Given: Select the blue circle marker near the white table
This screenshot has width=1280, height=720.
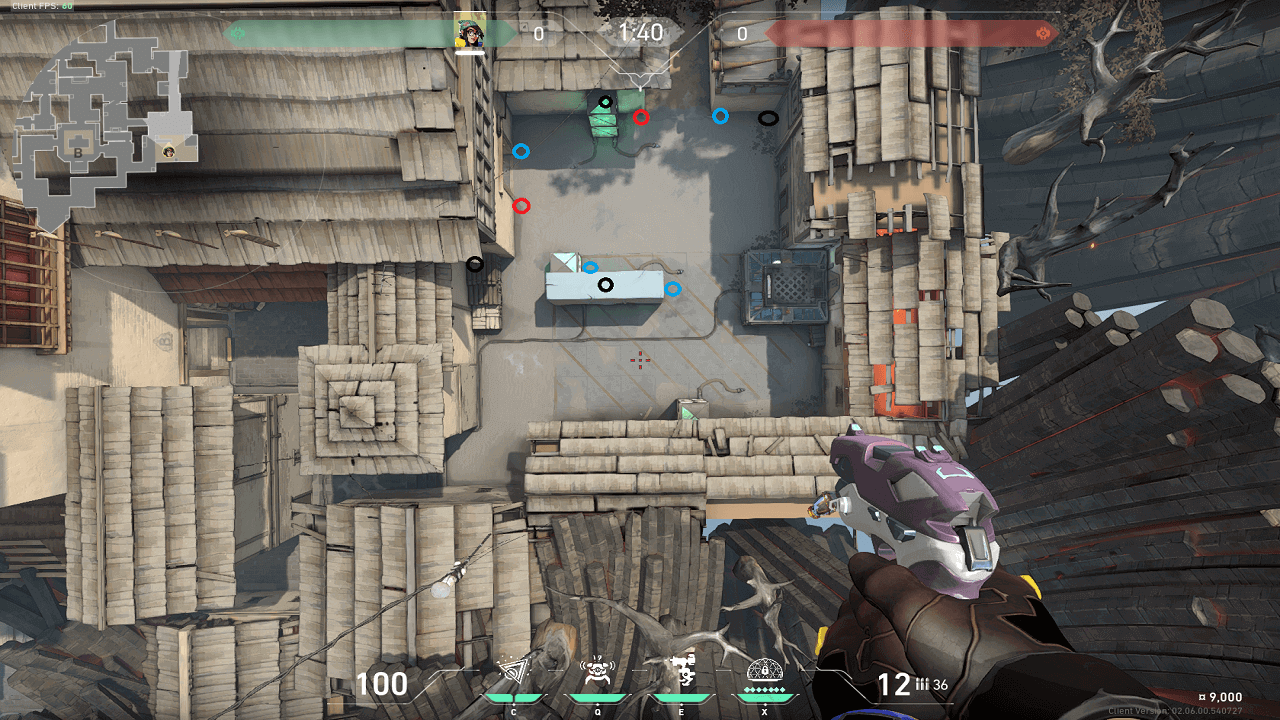Looking at the screenshot, I should (x=592, y=265).
